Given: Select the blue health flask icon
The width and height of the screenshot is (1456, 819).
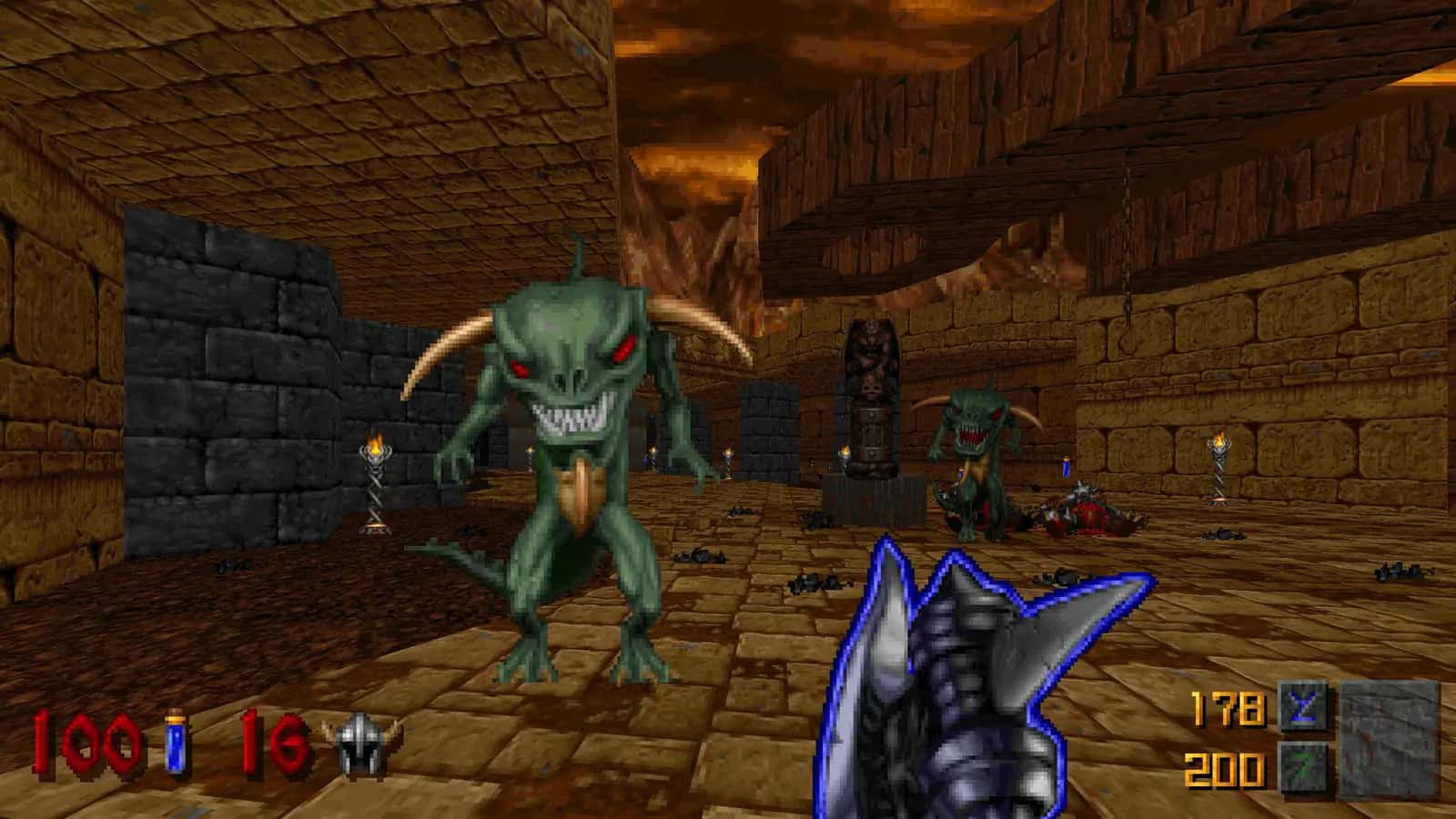Looking at the screenshot, I should (x=173, y=746).
